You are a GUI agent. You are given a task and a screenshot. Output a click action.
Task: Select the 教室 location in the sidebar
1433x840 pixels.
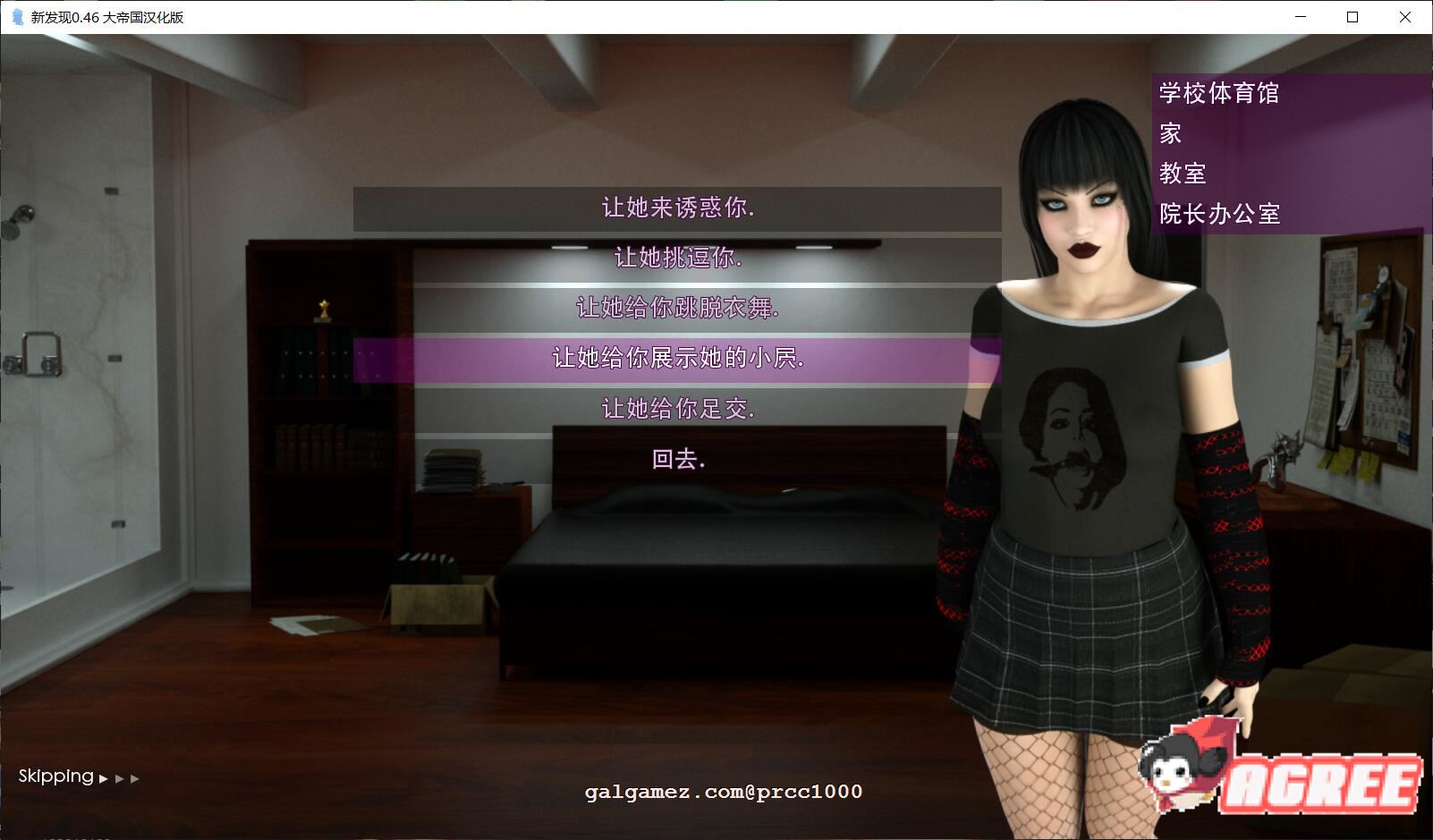pyautogui.click(x=1185, y=174)
